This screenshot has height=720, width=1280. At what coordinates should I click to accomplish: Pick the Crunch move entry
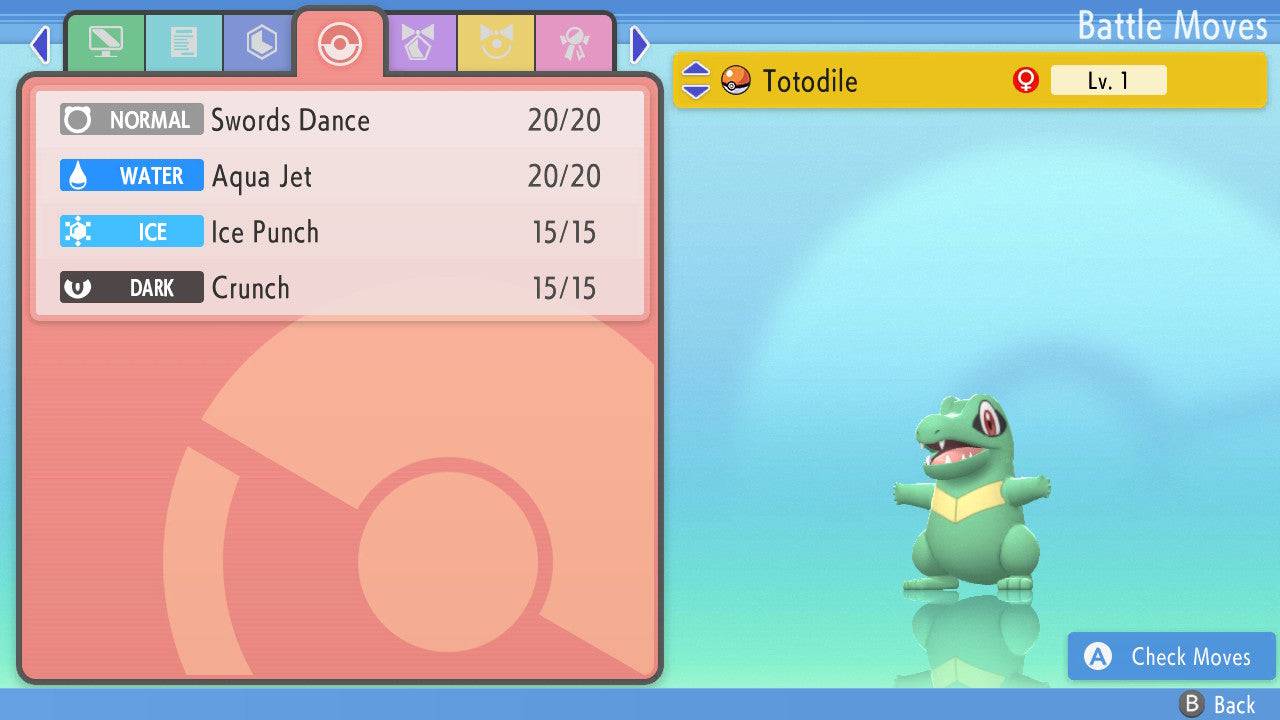tap(340, 288)
